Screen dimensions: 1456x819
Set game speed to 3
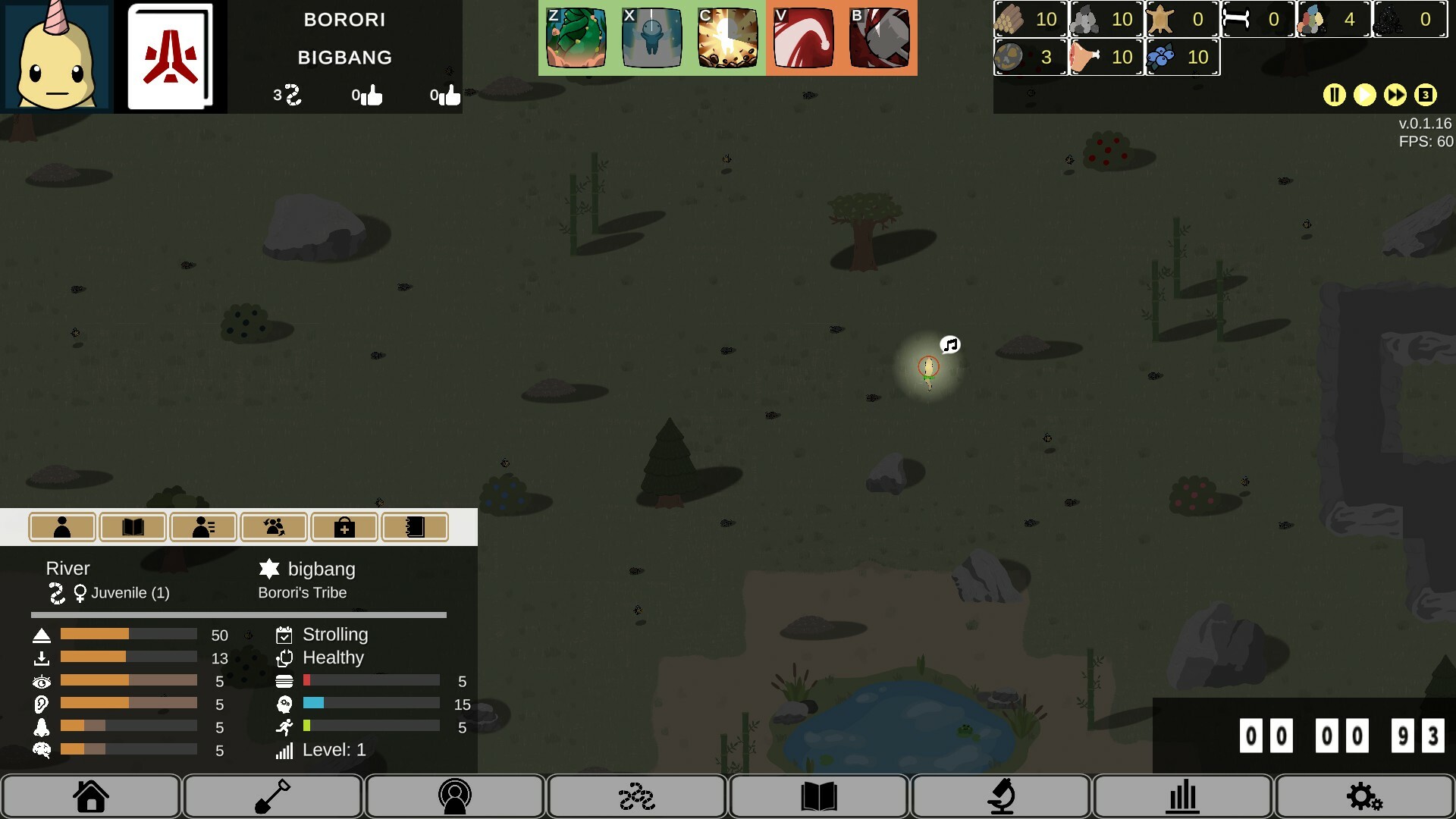coord(1426,95)
